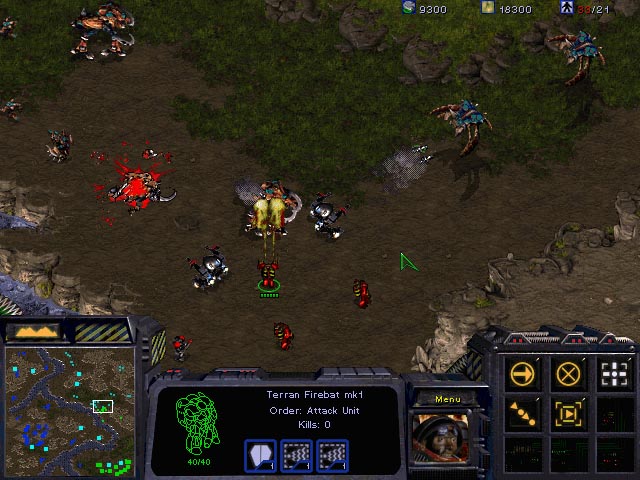Viewport: 640px width, 480px height.
Task: Select the Move command arrow
Action: coord(523,374)
